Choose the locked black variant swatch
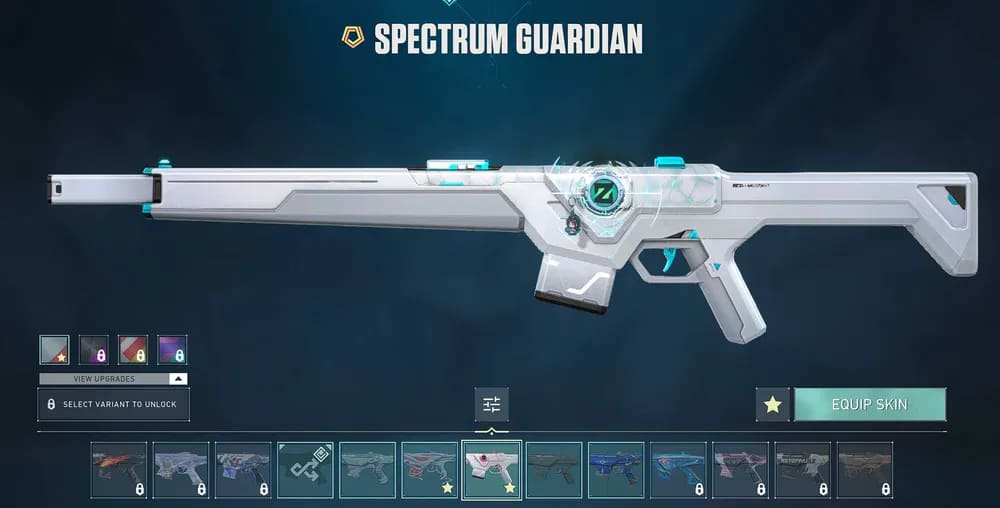The width and height of the screenshot is (1000, 508). coord(93,350)
